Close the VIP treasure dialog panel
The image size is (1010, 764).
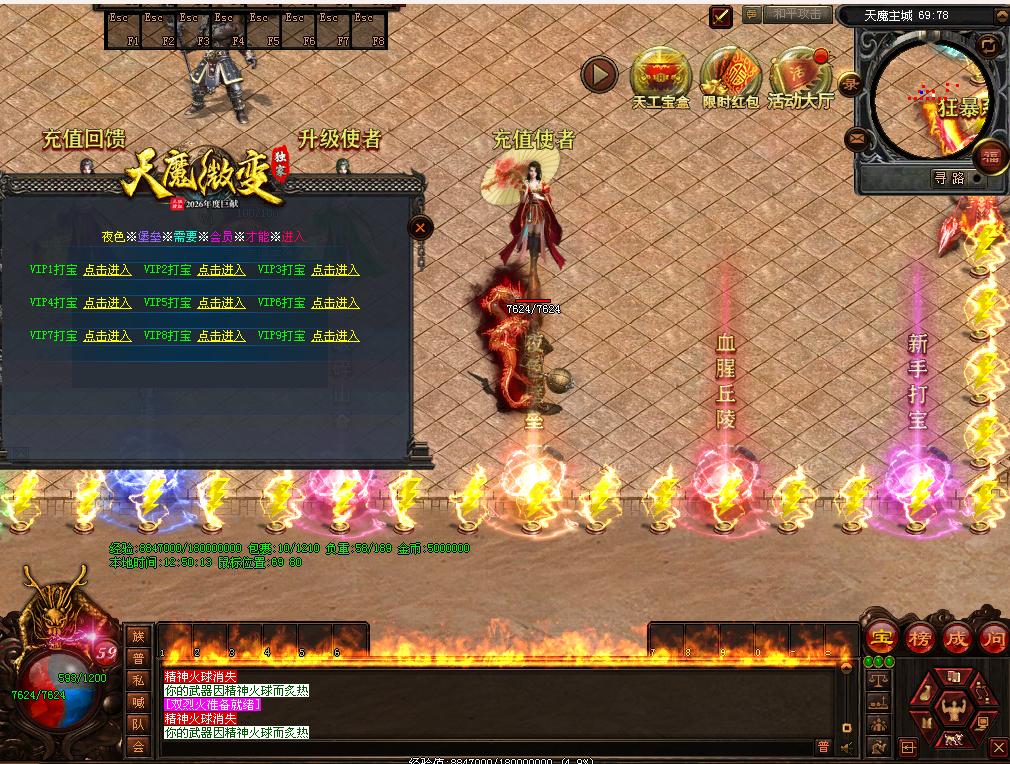(421, 228)
